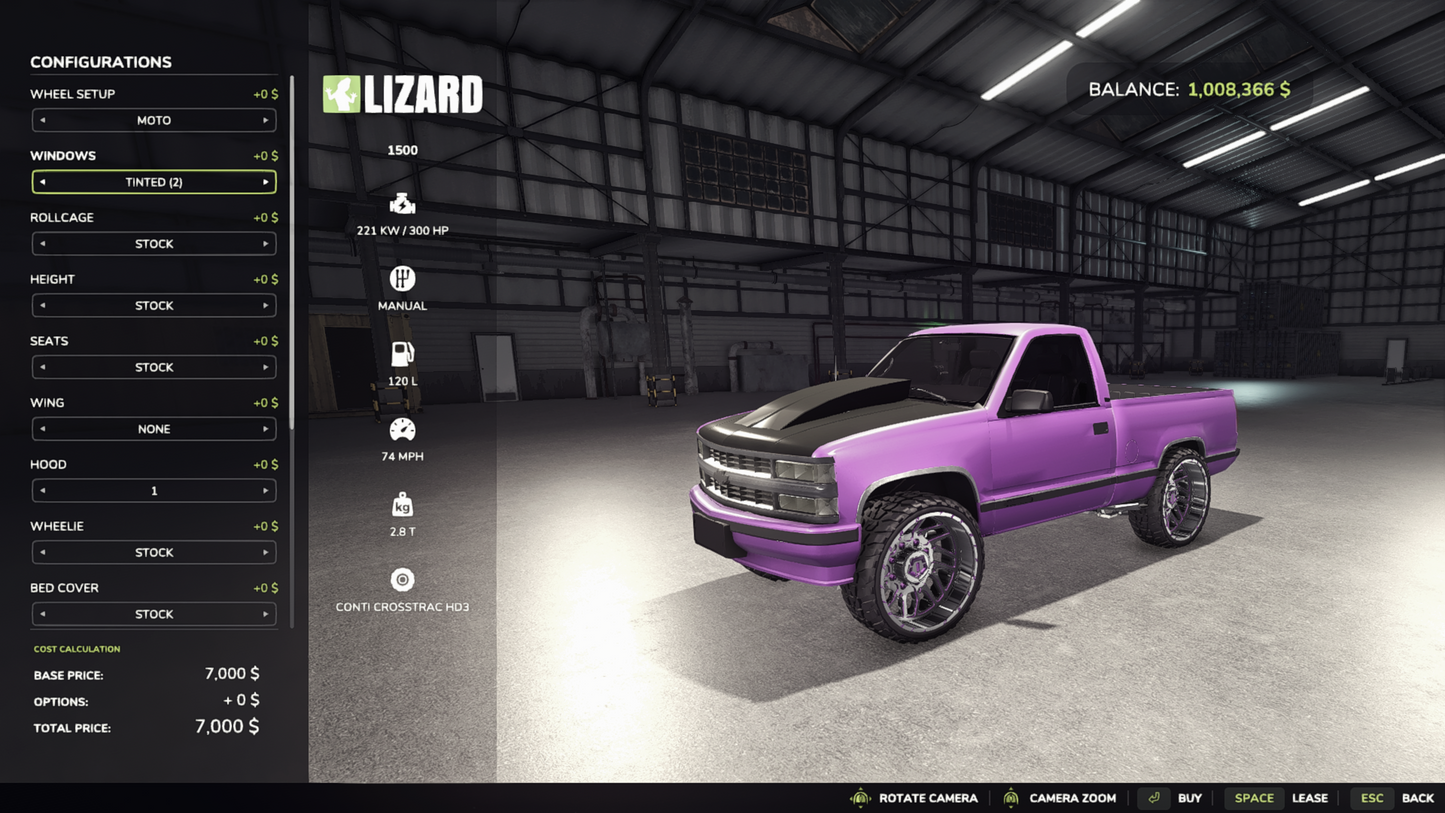This screenshot has width=1445, height=813.
Task: Go back to the previous Hood style
Action: 43,491
